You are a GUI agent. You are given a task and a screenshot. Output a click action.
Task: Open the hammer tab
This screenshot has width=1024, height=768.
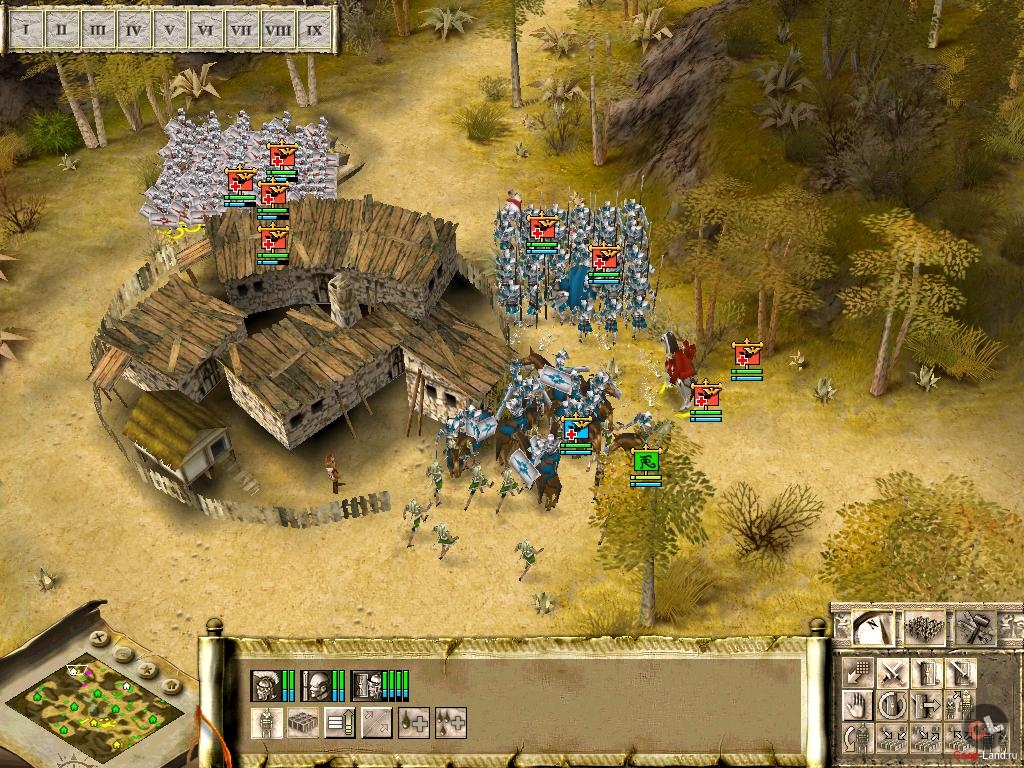coord(973,627)
